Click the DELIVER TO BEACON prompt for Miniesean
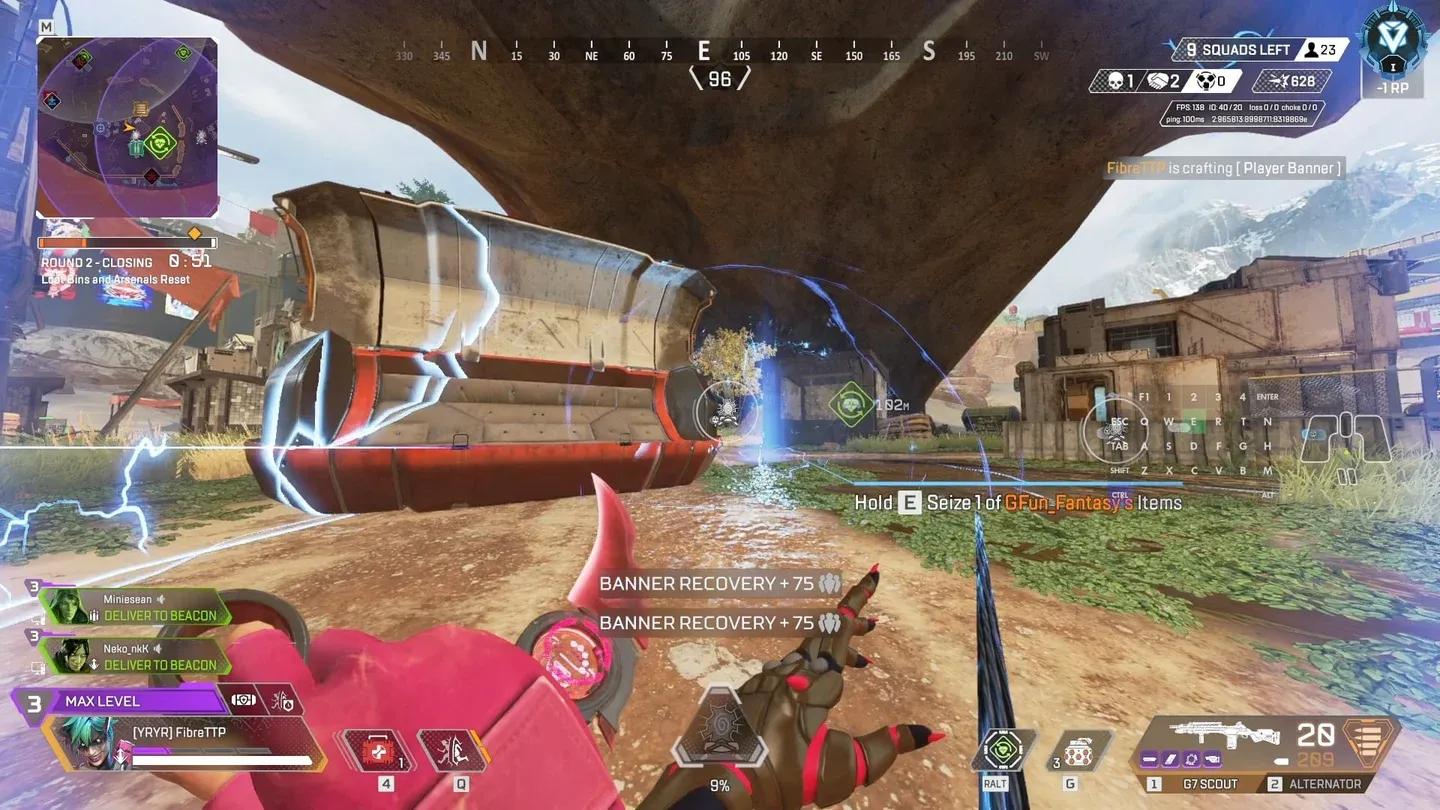This screenshot has height=810, width=1440. click(x=162, y=616)
